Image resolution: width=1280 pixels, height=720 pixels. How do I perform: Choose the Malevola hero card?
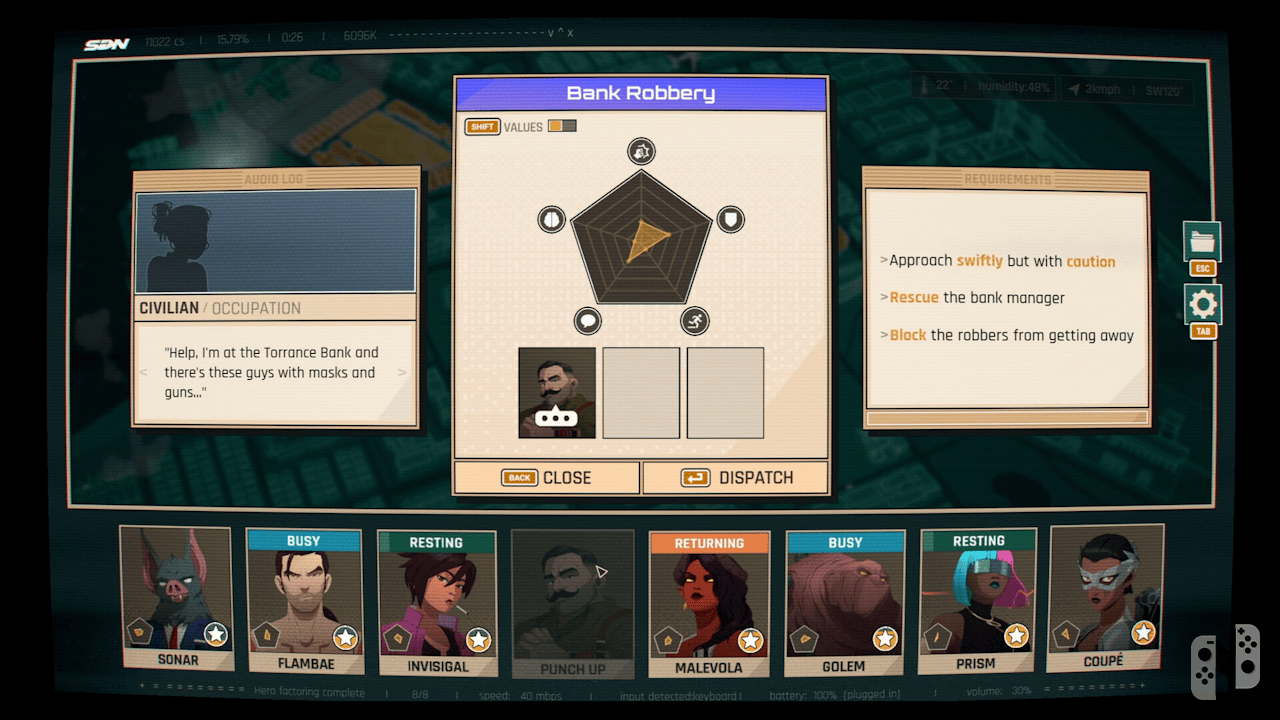(x=709, y=604)
